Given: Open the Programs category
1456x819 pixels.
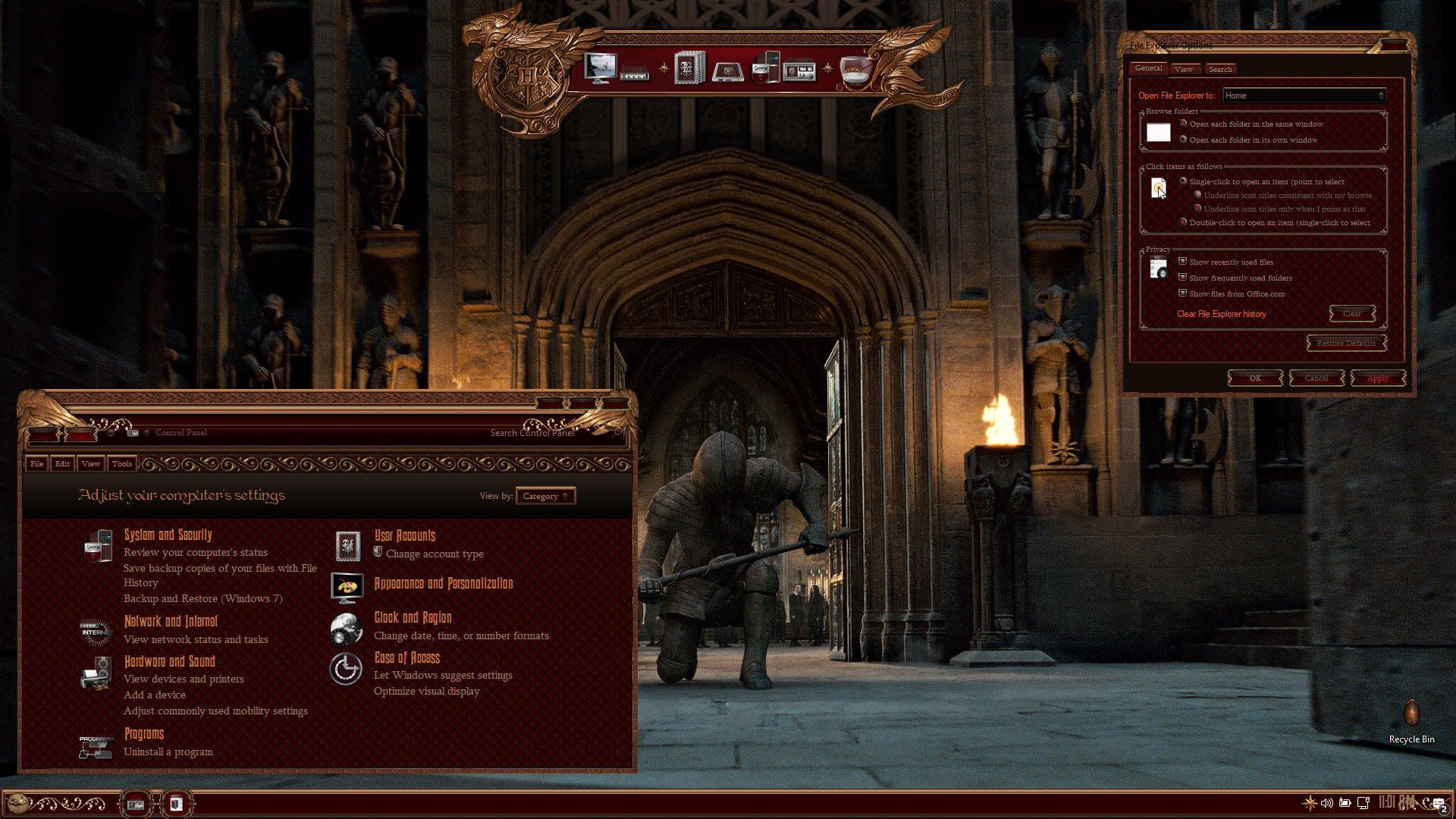Looking at the screenshot, I should (143, 733).
